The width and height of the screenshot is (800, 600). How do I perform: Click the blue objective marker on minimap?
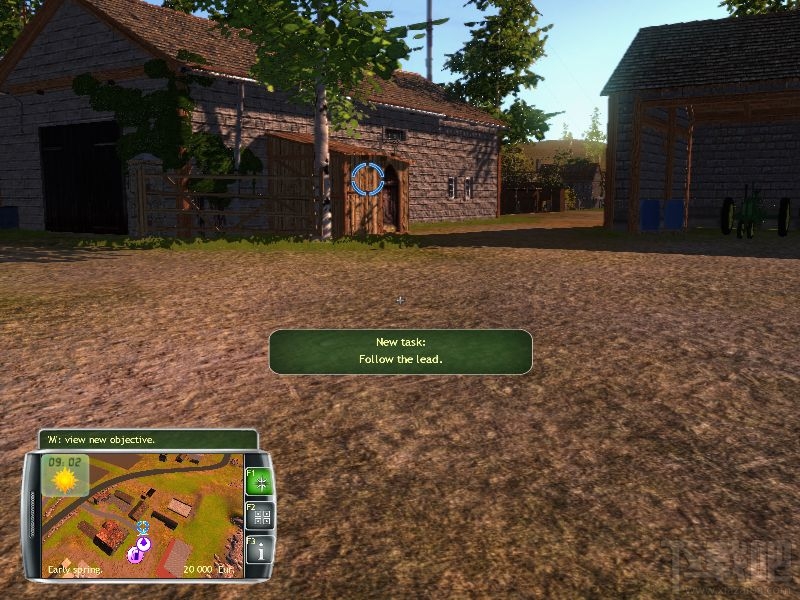pos(143,526)
